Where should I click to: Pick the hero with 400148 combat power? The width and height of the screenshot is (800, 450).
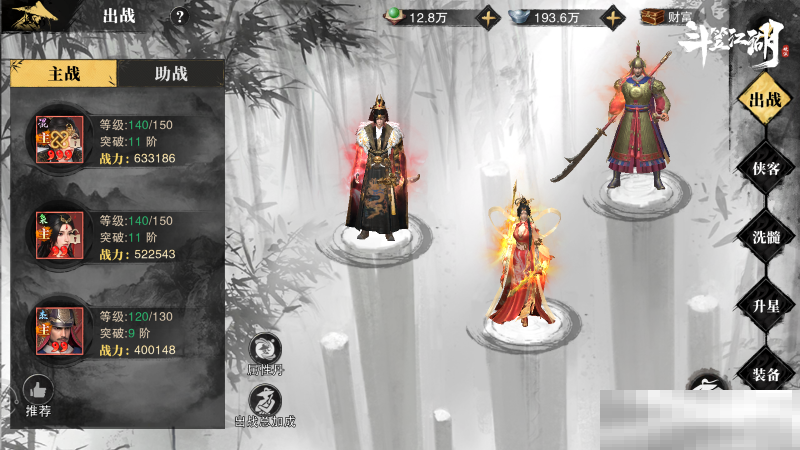(x=60, y=332)
